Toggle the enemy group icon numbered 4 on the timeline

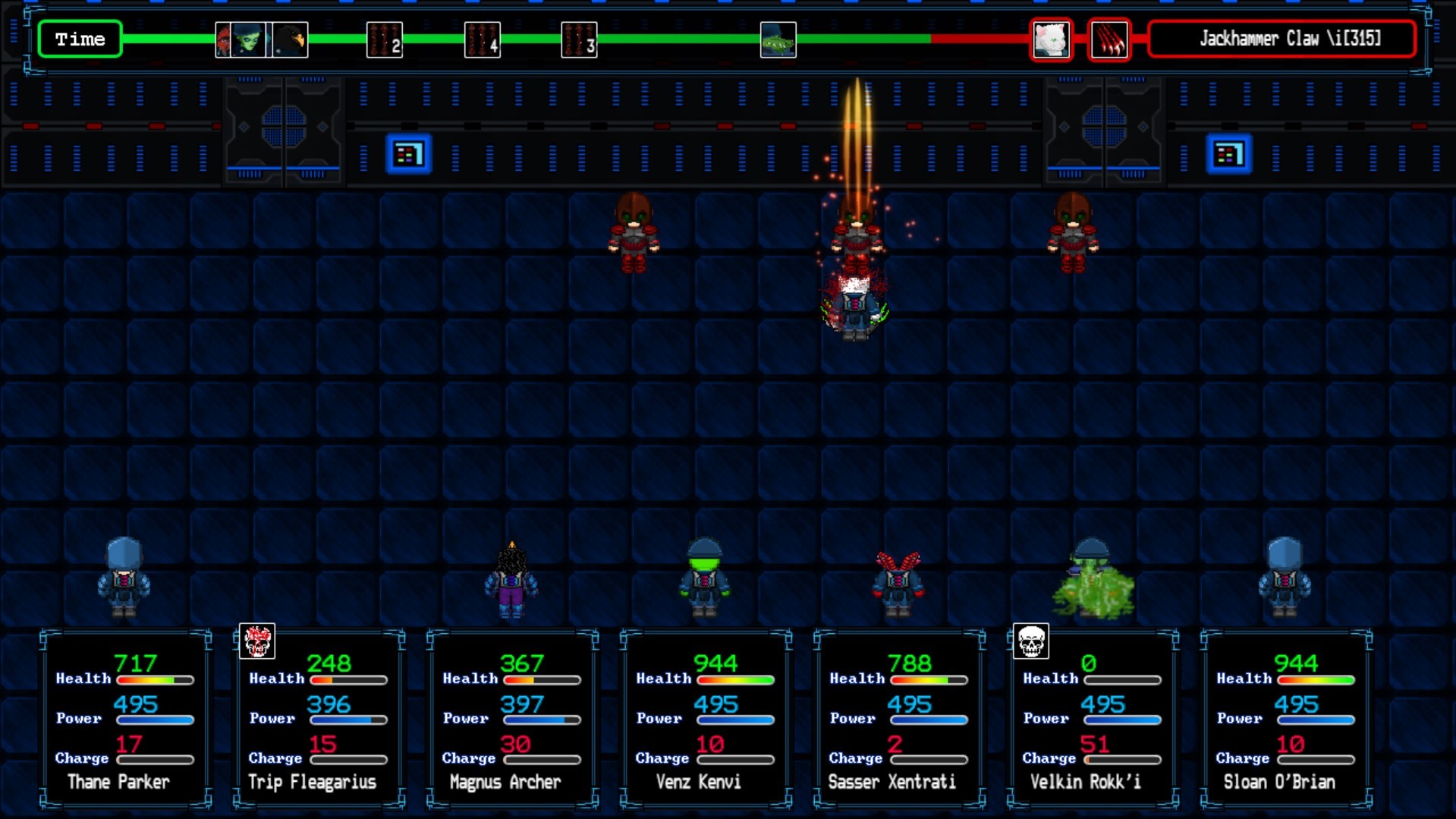tap(481, 39)
